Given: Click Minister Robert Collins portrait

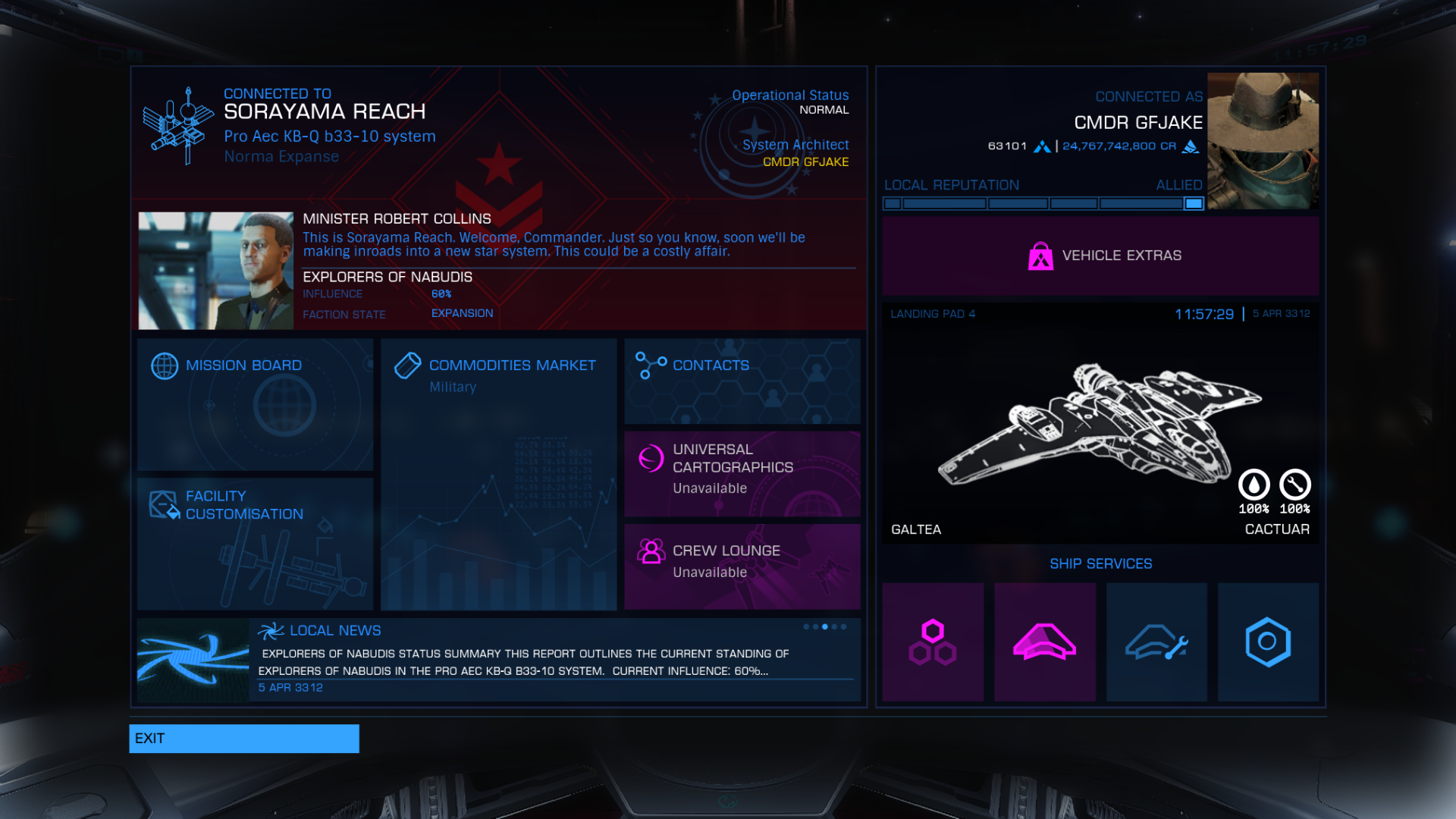Looking at the screenshot, I should 215,271.
